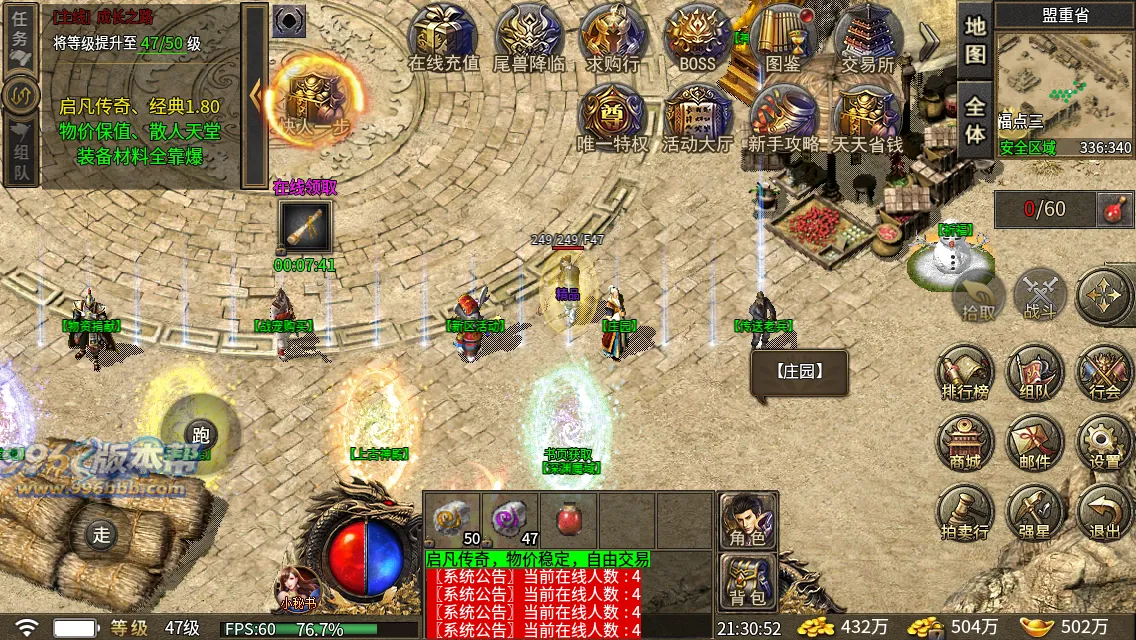Open the 拍卖行 auction house
The height and width of the screenshot is (640, 1136).
(965, 512)
